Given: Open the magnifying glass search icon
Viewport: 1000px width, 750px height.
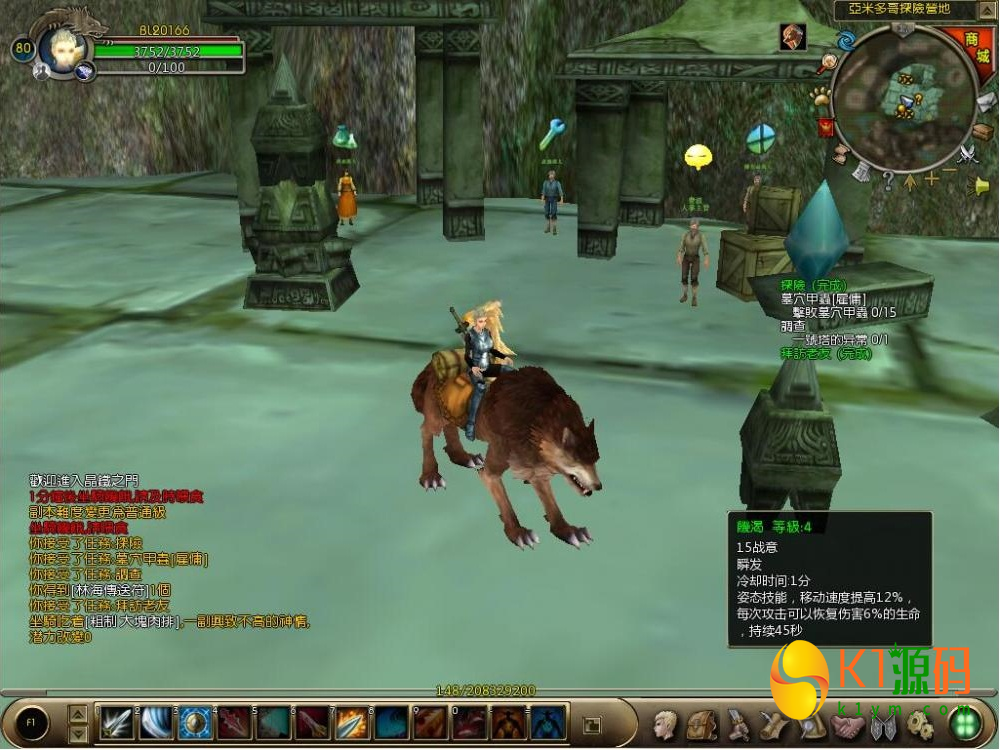Looking at the screenshot, I should click(x=828, y=65).
